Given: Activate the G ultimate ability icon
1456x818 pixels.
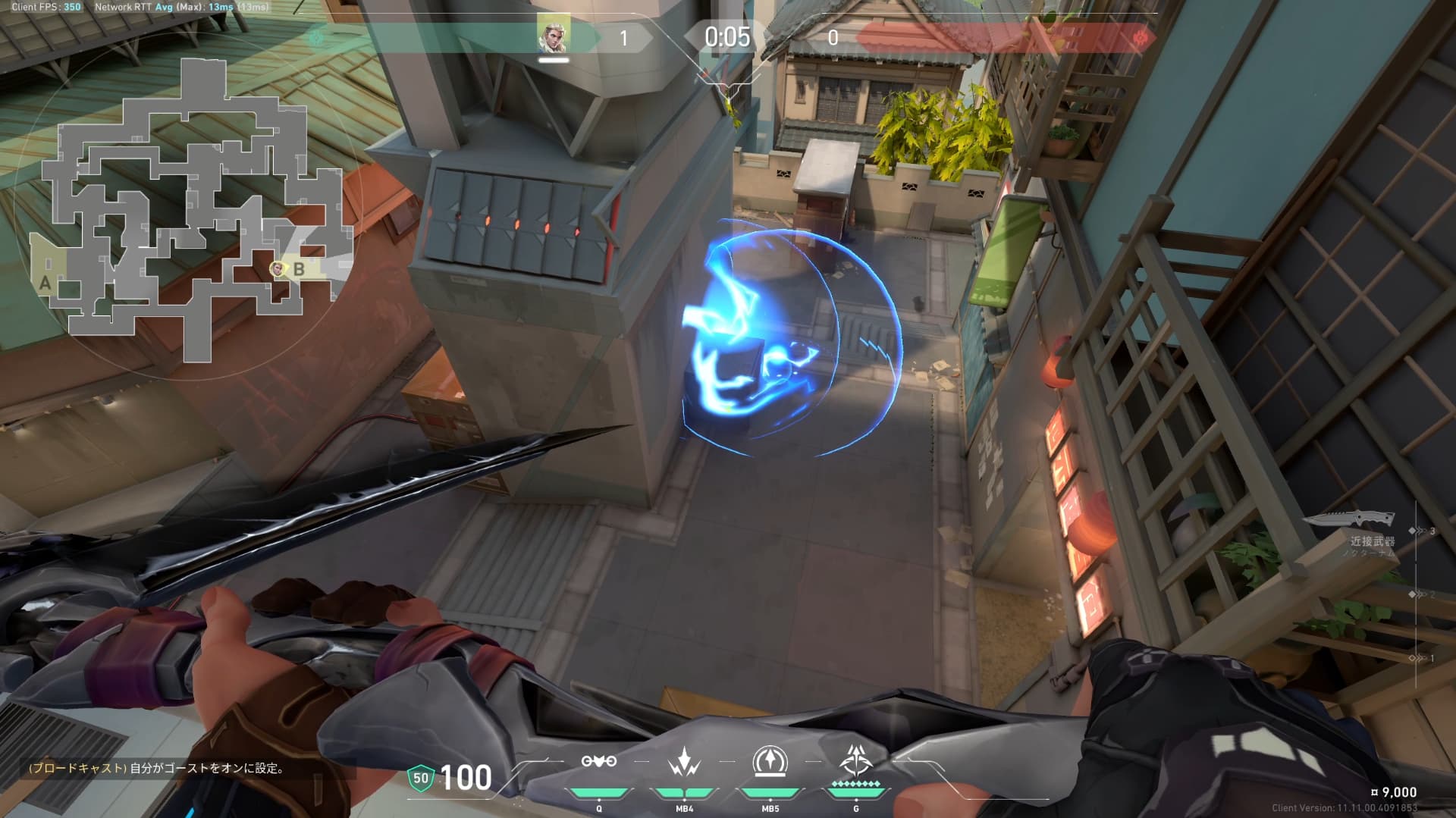Looking at the screenshot, I should coord(856,760).
